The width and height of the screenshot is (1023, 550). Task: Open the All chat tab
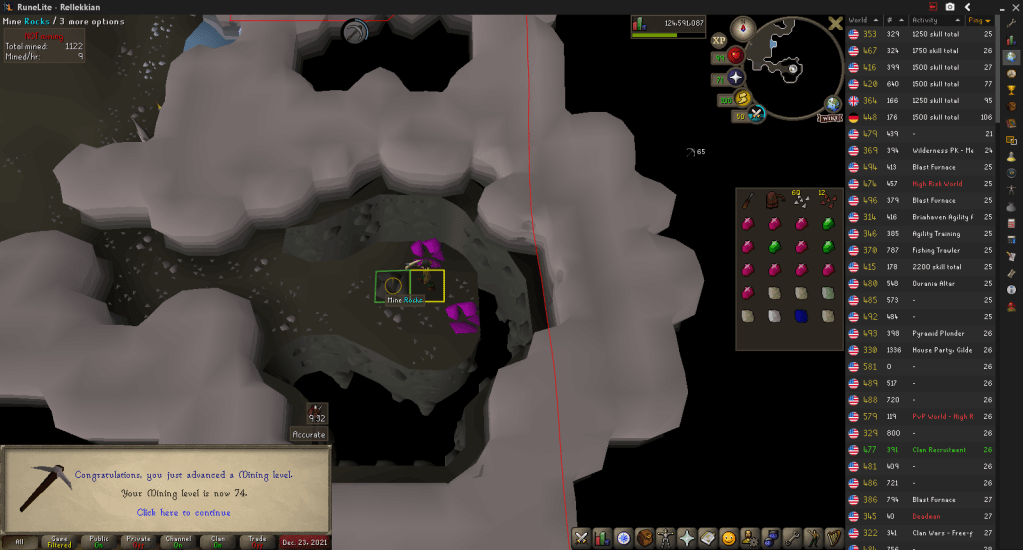[x=20, y=541]
